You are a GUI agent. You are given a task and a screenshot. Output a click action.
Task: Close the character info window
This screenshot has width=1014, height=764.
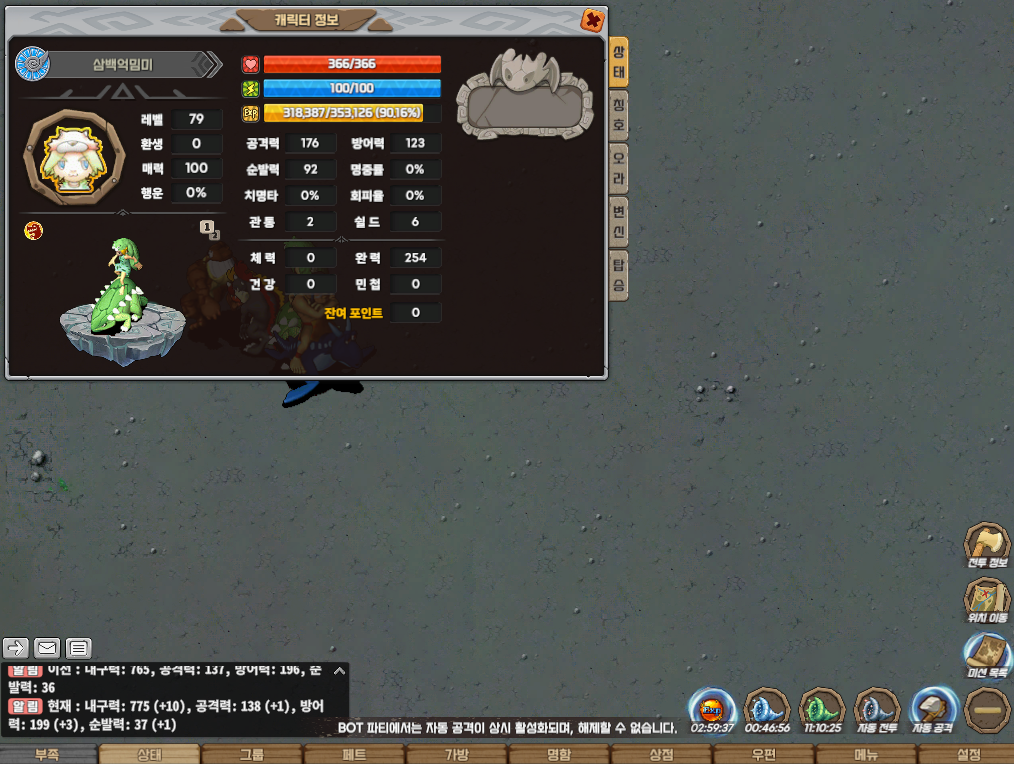click(592, 19)
